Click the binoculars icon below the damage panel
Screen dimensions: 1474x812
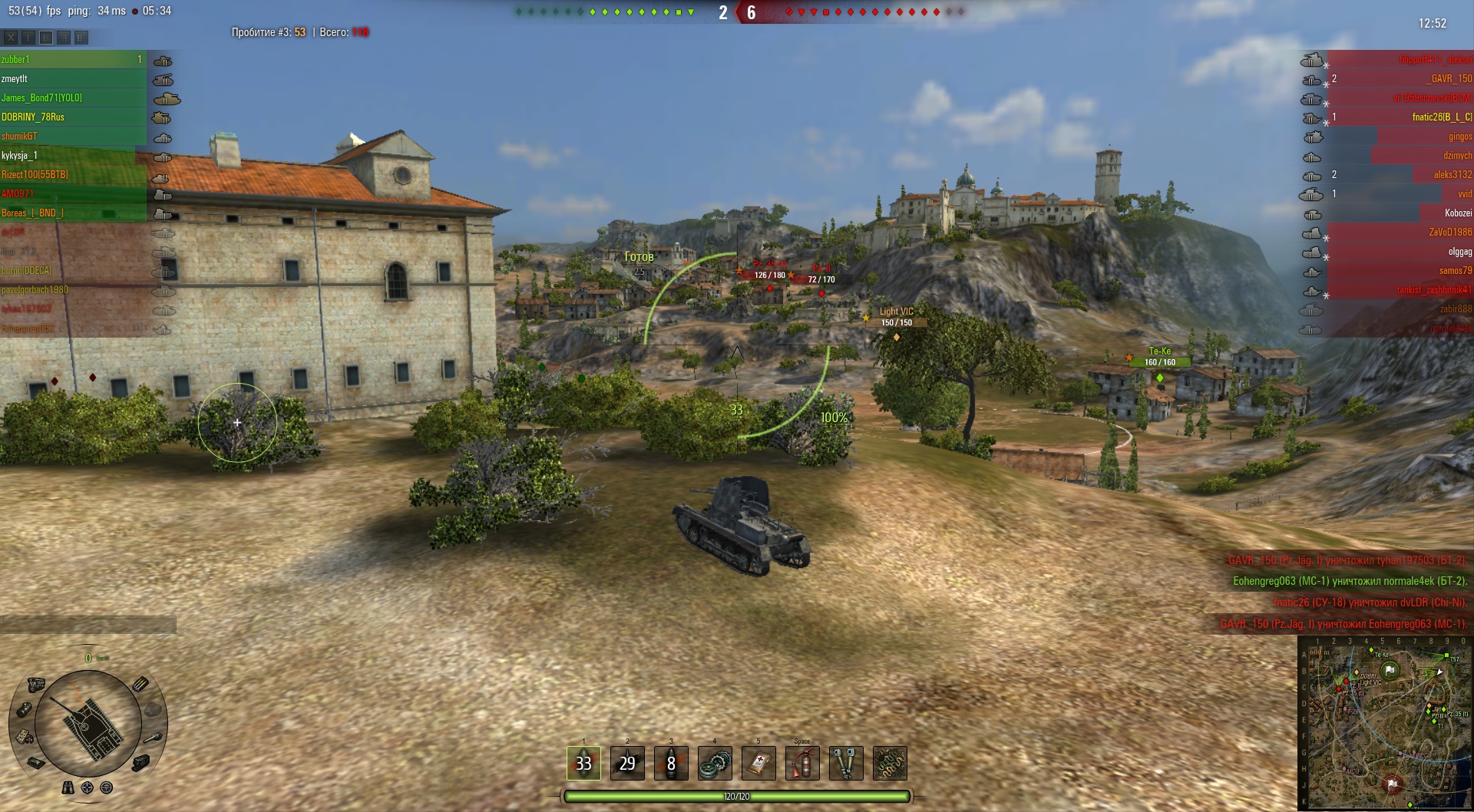coord(68,787)
